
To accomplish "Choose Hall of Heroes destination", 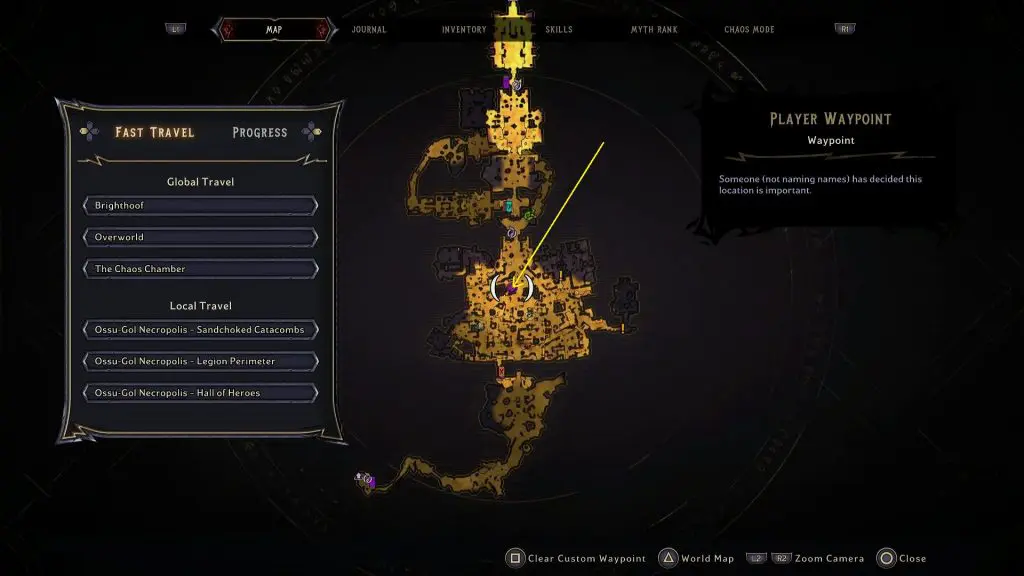I will [201, 393].
